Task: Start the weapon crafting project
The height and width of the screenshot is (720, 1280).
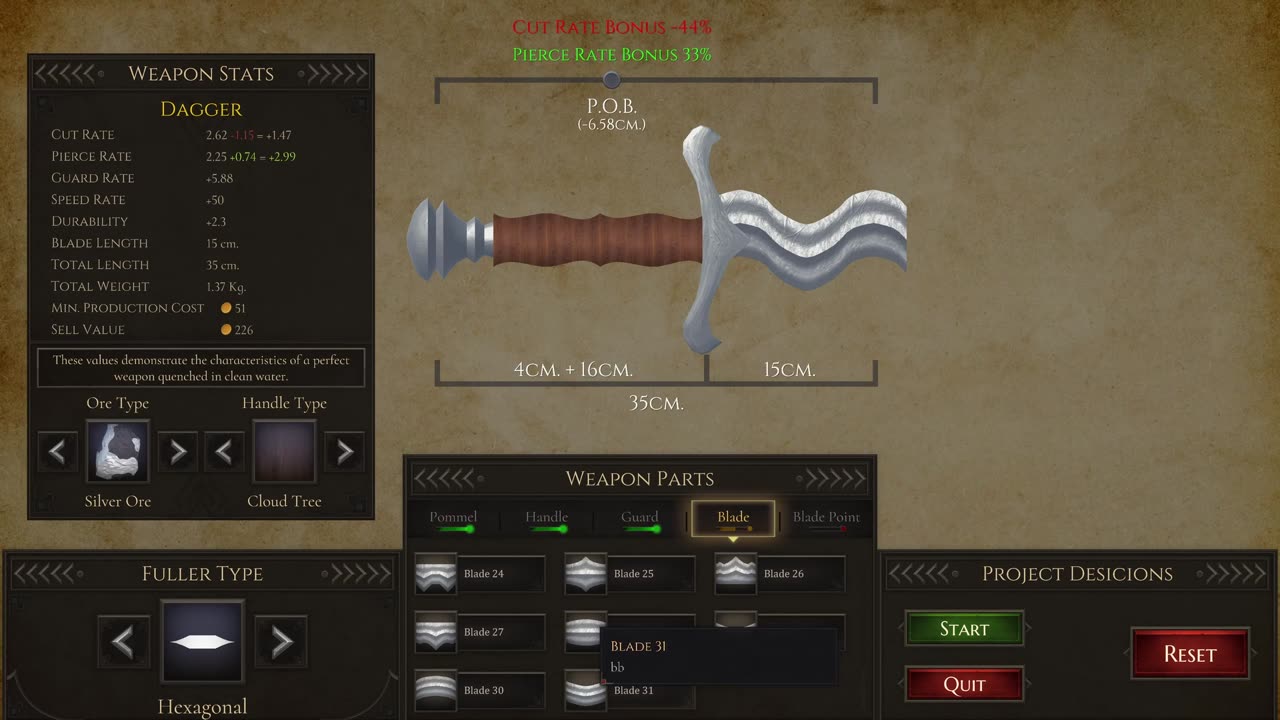Action: click(964, 629)
